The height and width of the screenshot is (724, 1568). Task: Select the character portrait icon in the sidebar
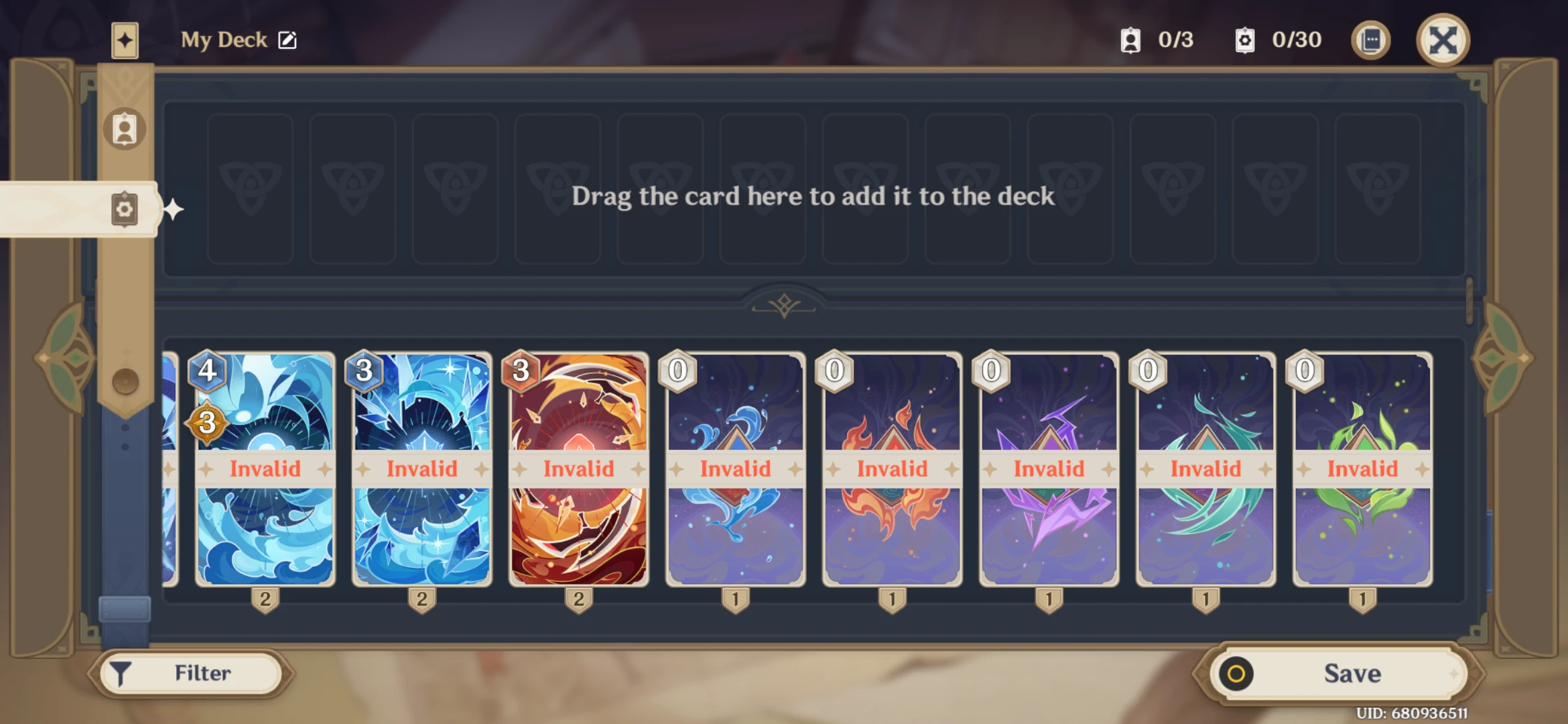click(125, 129)
